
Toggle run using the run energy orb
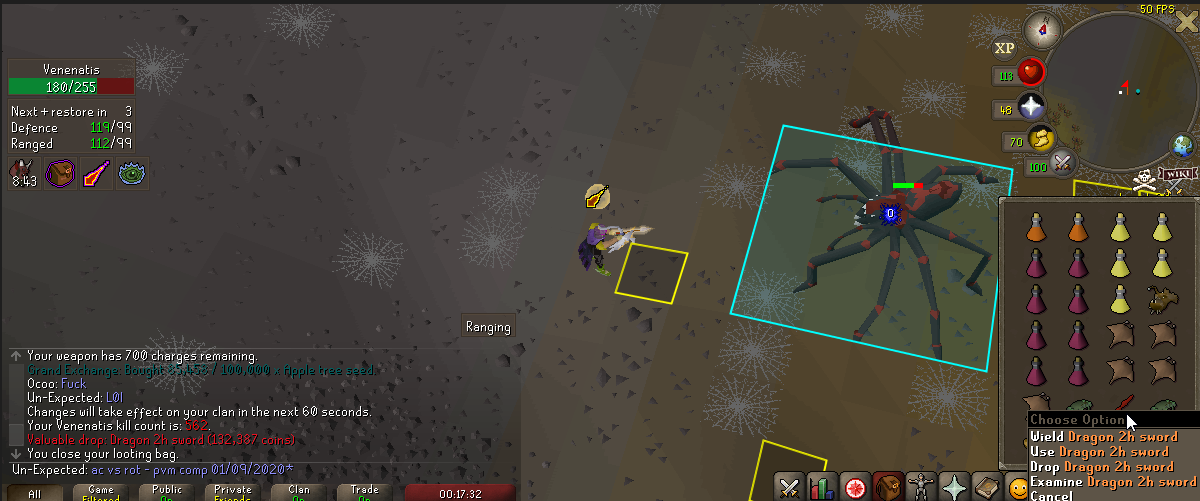pyautogui.click(x=1041, y=141)
